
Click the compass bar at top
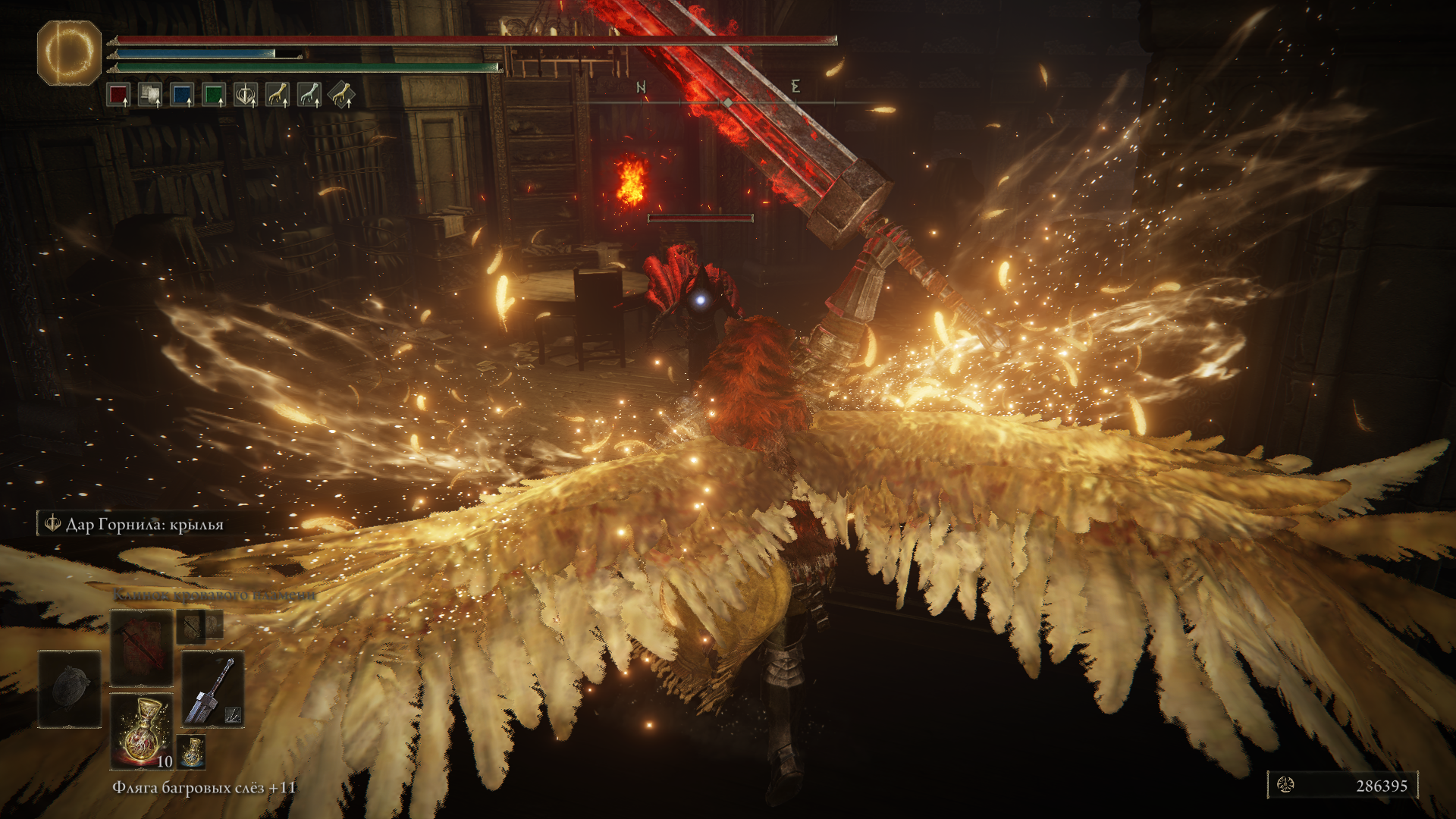click(x=726, y=101)
